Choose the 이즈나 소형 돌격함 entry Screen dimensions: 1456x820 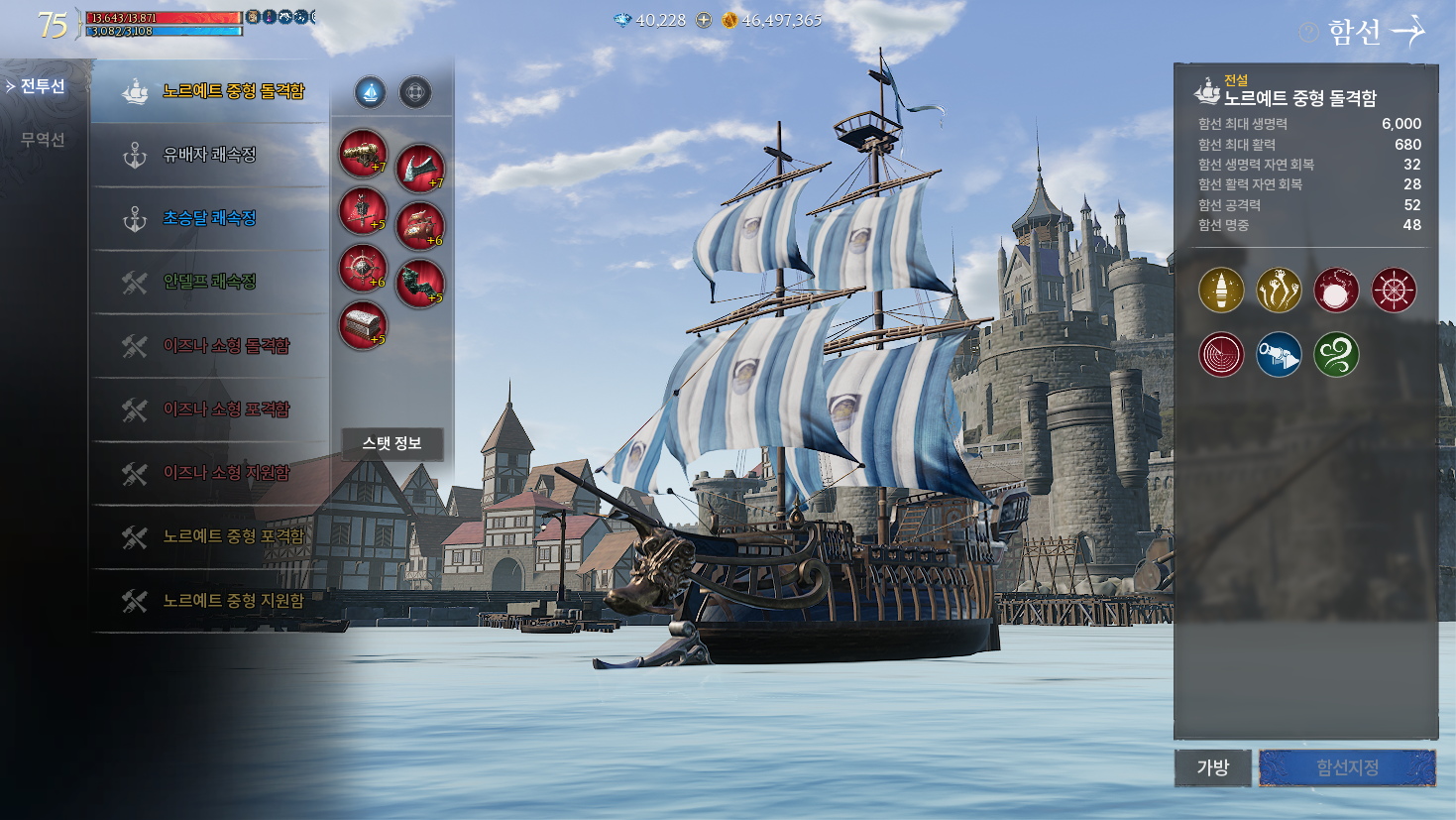[226, 346]
